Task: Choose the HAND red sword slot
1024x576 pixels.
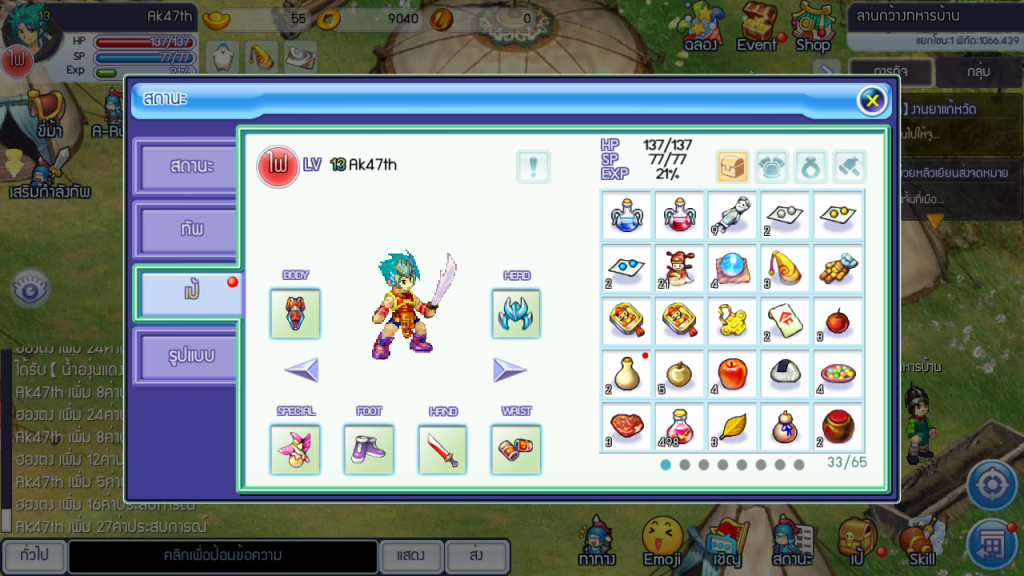Action: (x=442, y=449)
